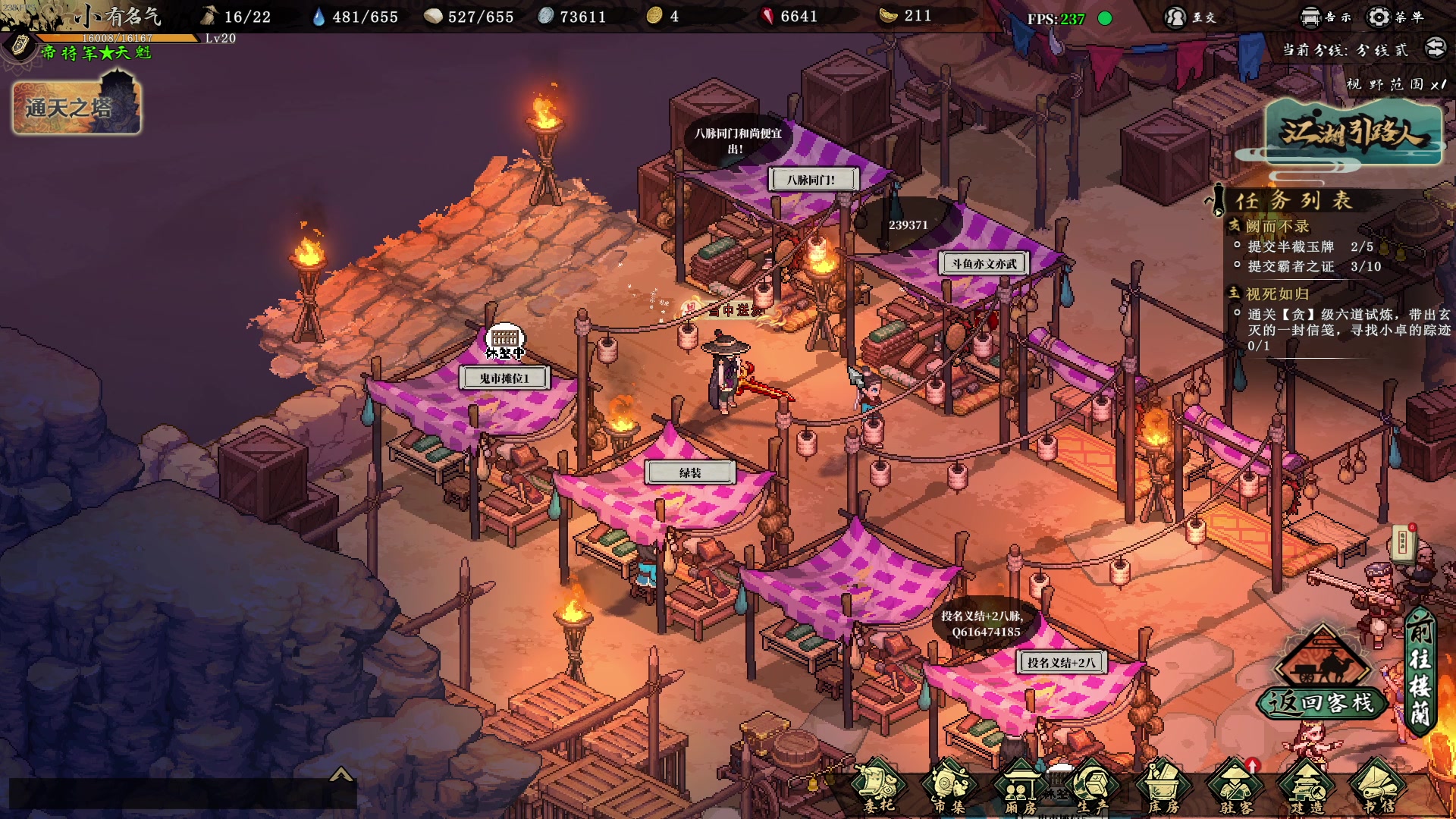Open the 菜单 gear menu
Image resolution: width=1456 pixels, height=819 pixels.
point(1395,17)
